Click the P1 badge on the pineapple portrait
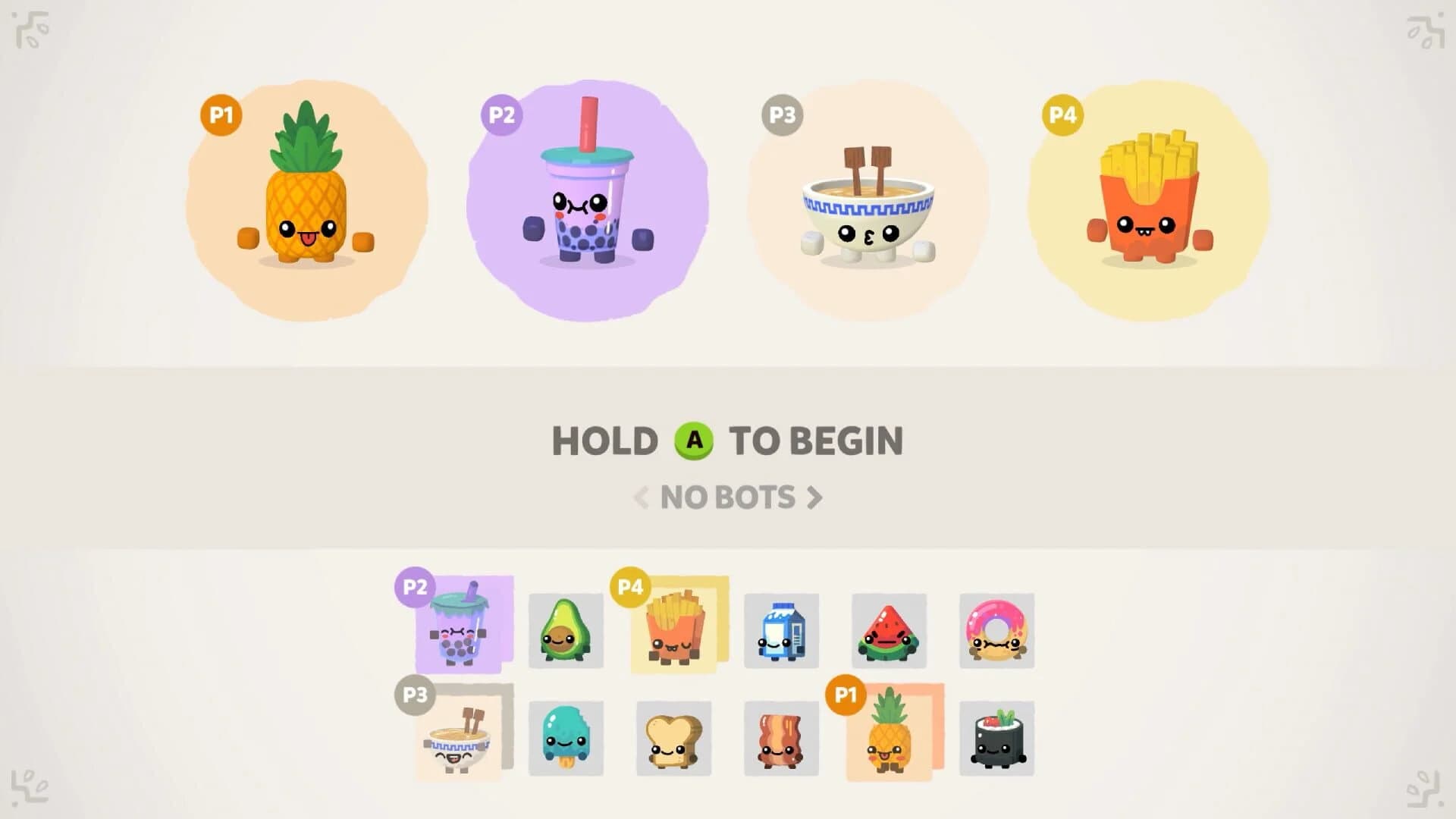 point(220,115)
